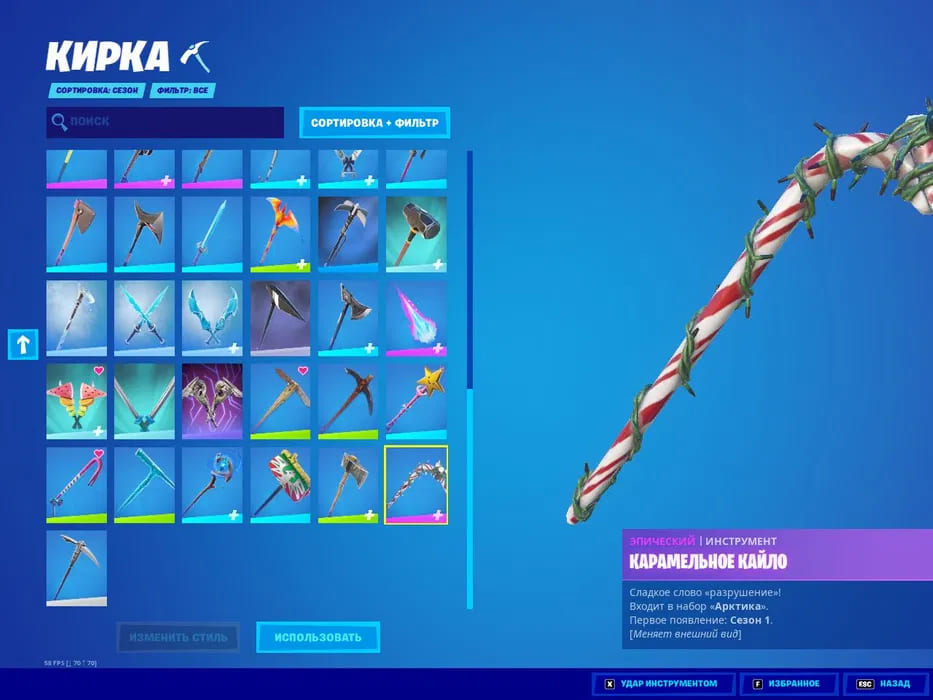
Task: Choose the pickaxe on the purple lightning tile
Action: (x=212, y=400)
